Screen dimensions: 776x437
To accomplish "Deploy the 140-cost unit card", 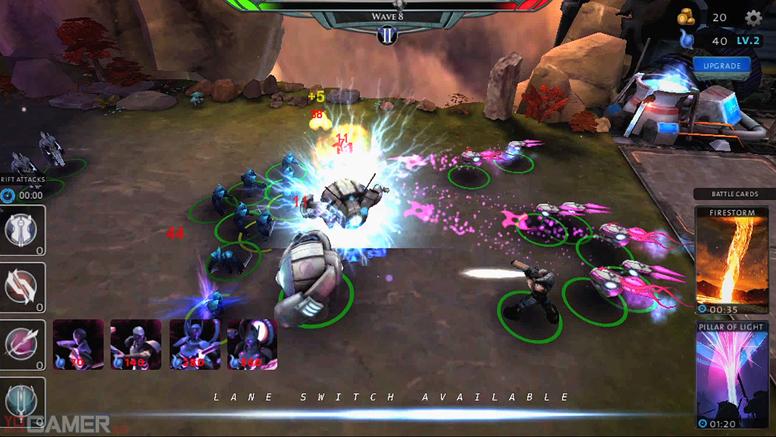I will 135,344.
